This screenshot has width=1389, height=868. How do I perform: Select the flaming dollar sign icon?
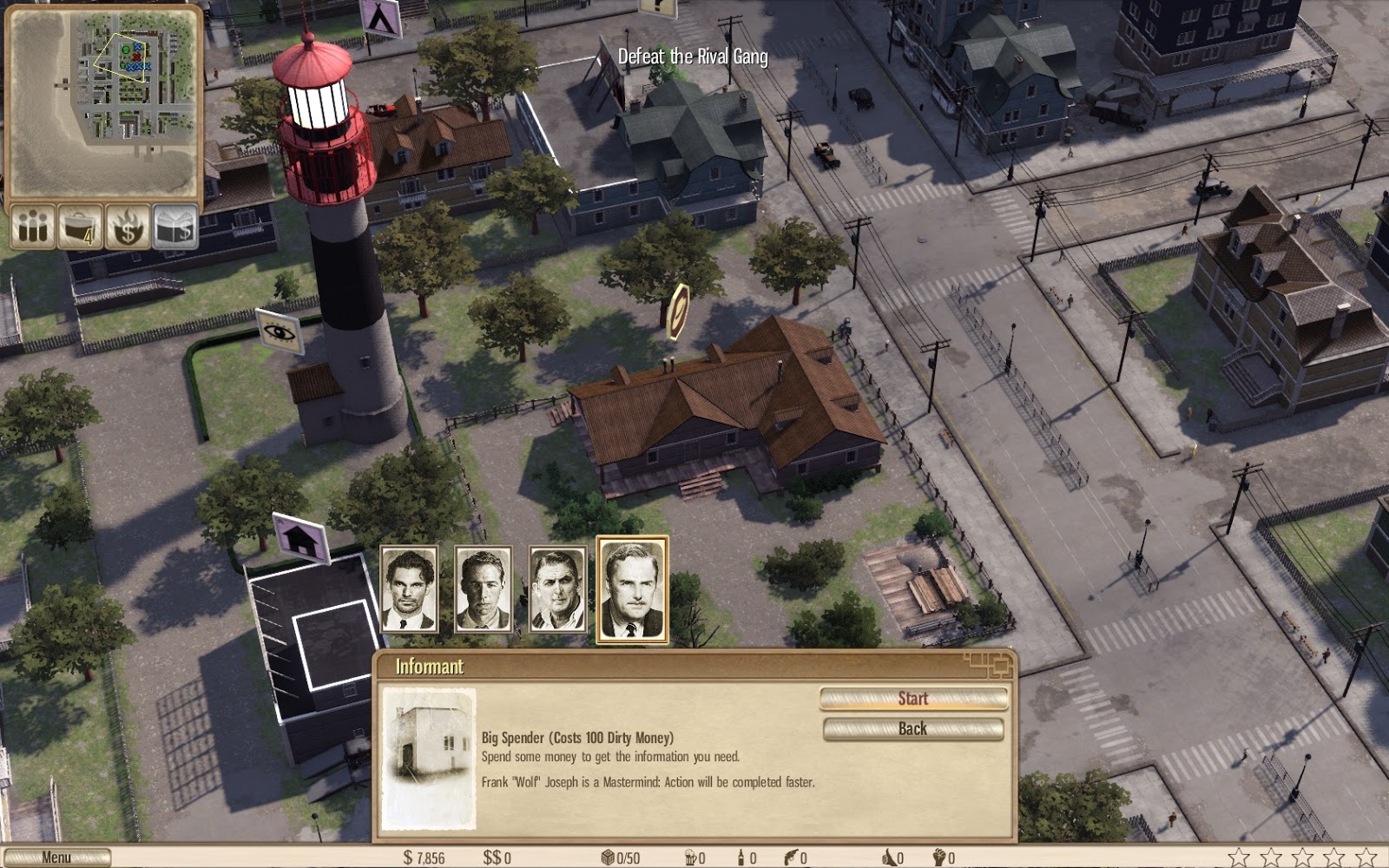[x=128, y=227]
